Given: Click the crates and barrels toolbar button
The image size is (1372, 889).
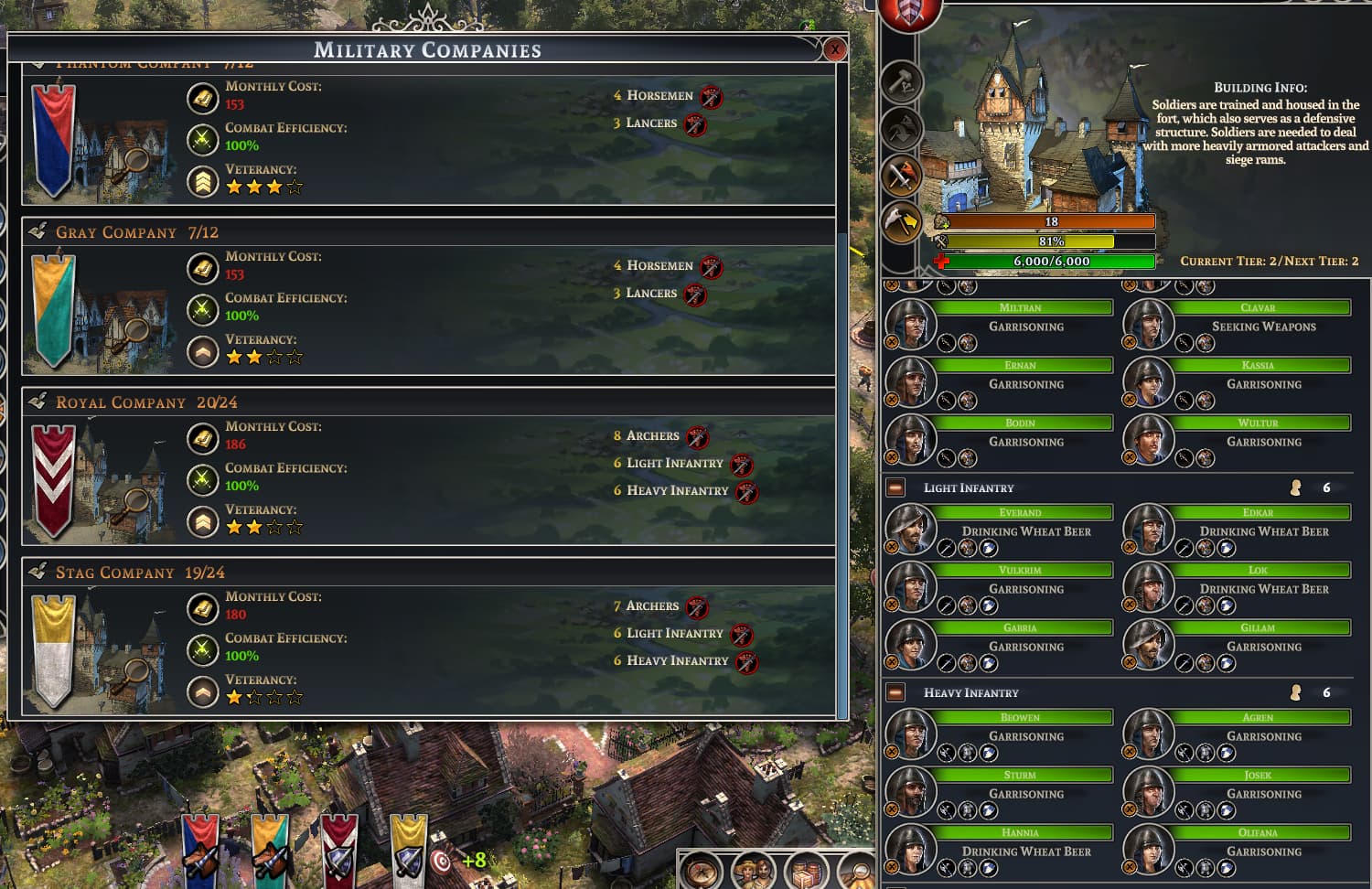Looking at the screenshot, I should 805,872.
